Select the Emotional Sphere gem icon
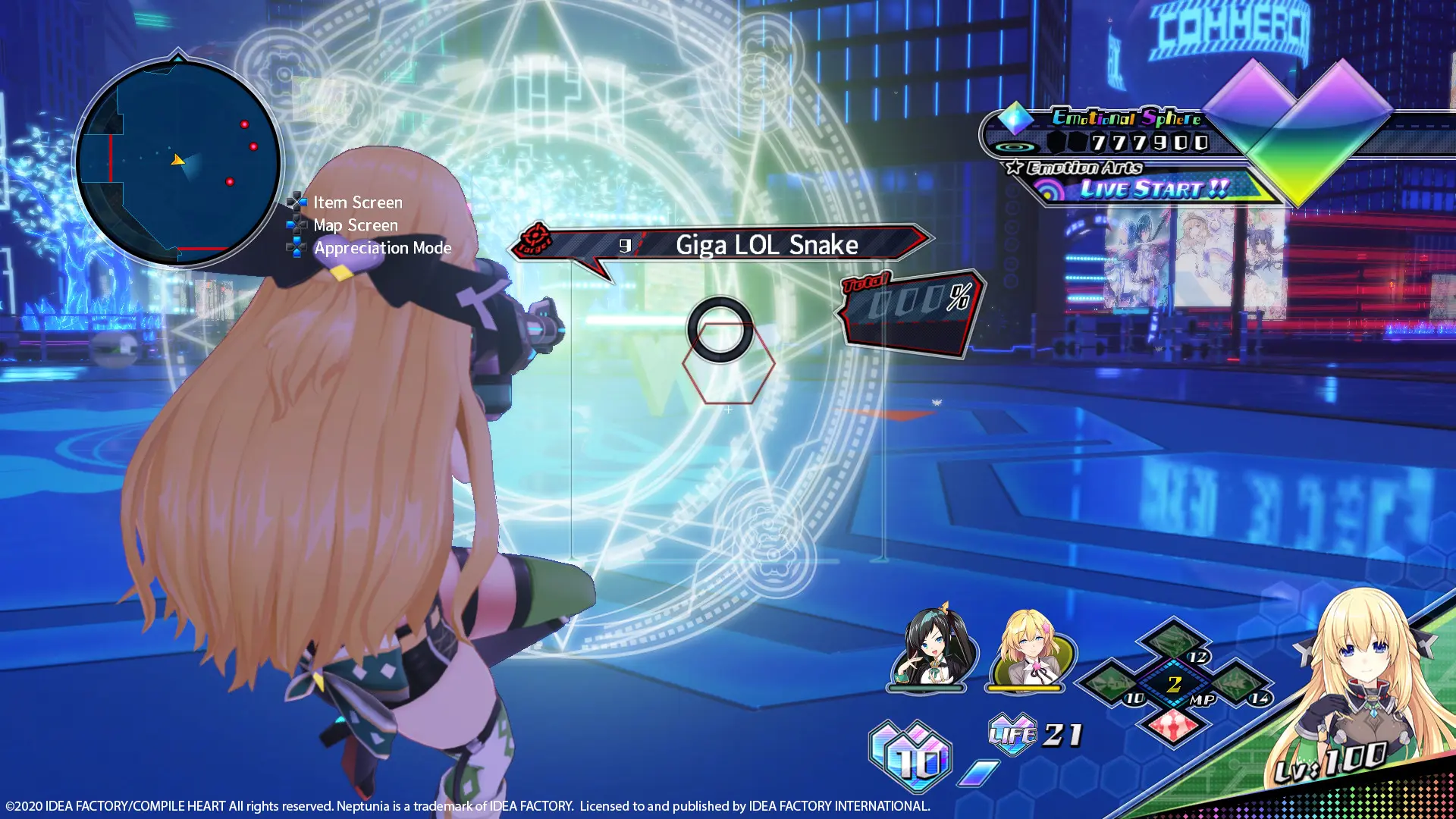 [x=1016, y=118]
